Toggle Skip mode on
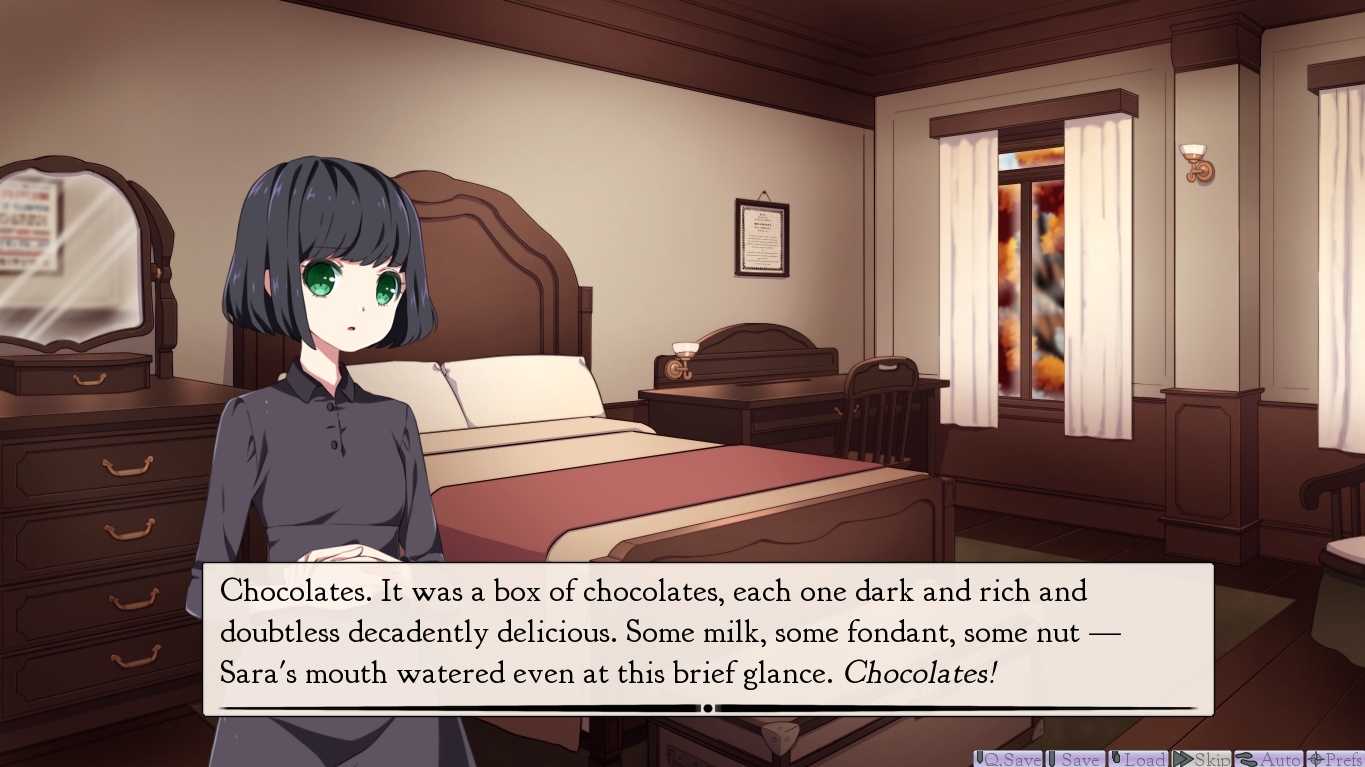The width and height of the screenshot is (1365, 767). tap(1200, 759)
